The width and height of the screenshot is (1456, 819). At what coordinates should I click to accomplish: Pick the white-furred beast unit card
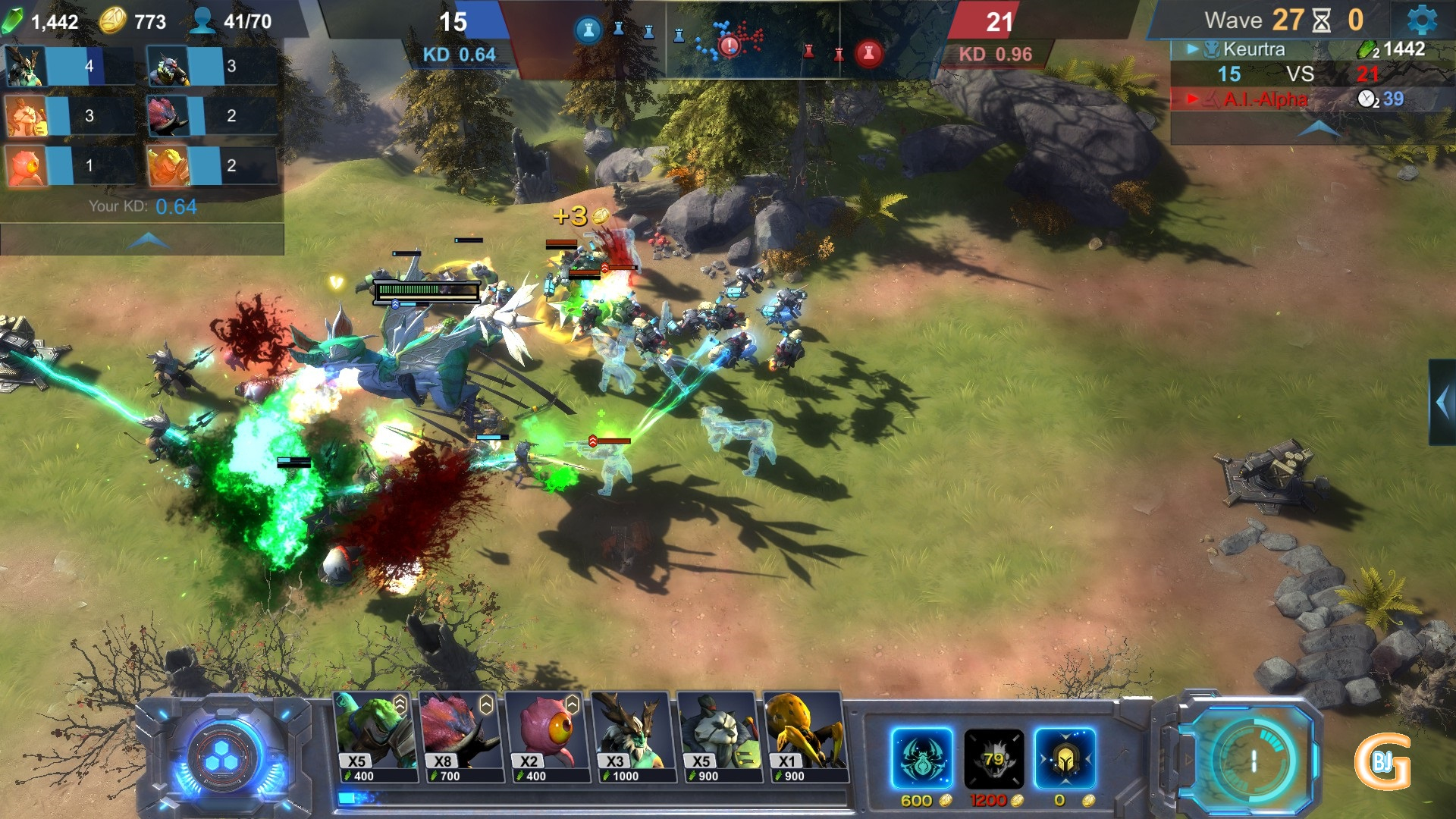pos(719,736)
